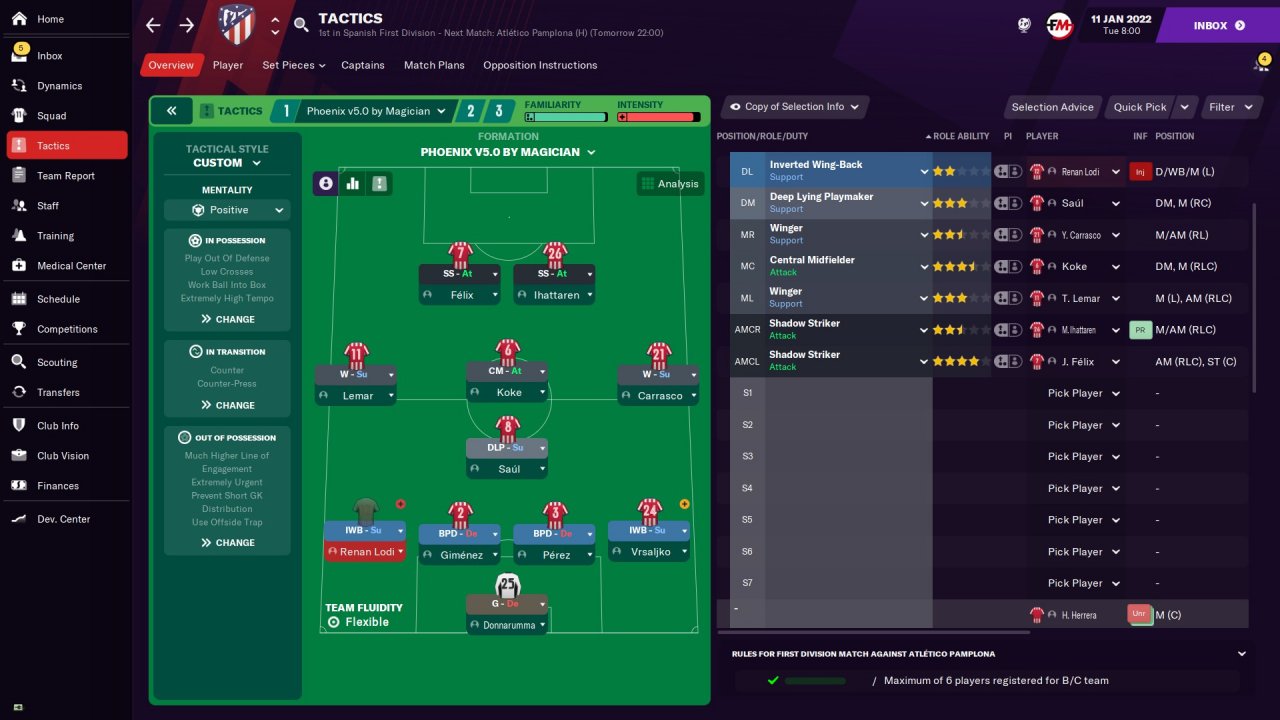Change In Possession instructions
The image size is (1280, 720).
point(227,319)
